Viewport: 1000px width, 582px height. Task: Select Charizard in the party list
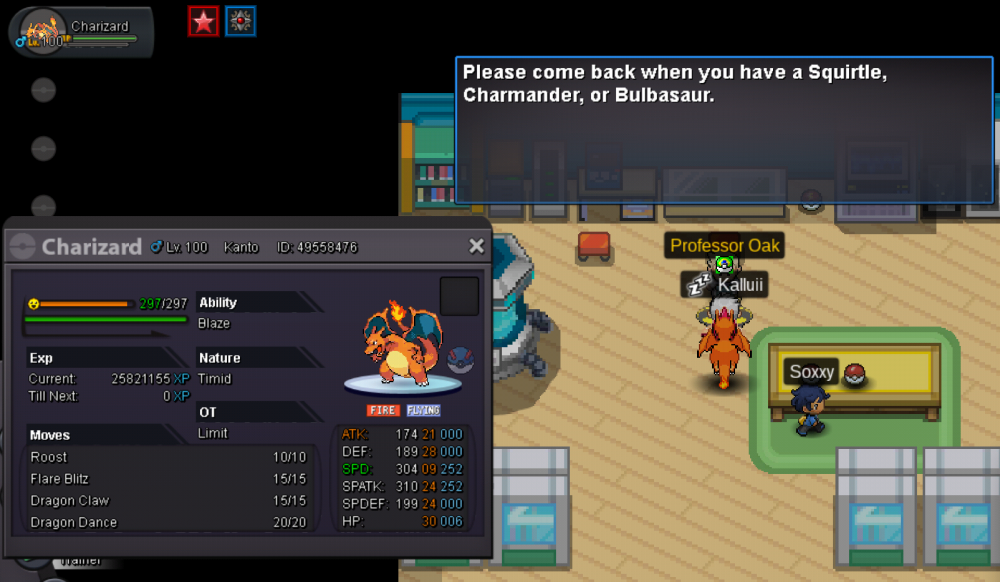tap(80, 32)
